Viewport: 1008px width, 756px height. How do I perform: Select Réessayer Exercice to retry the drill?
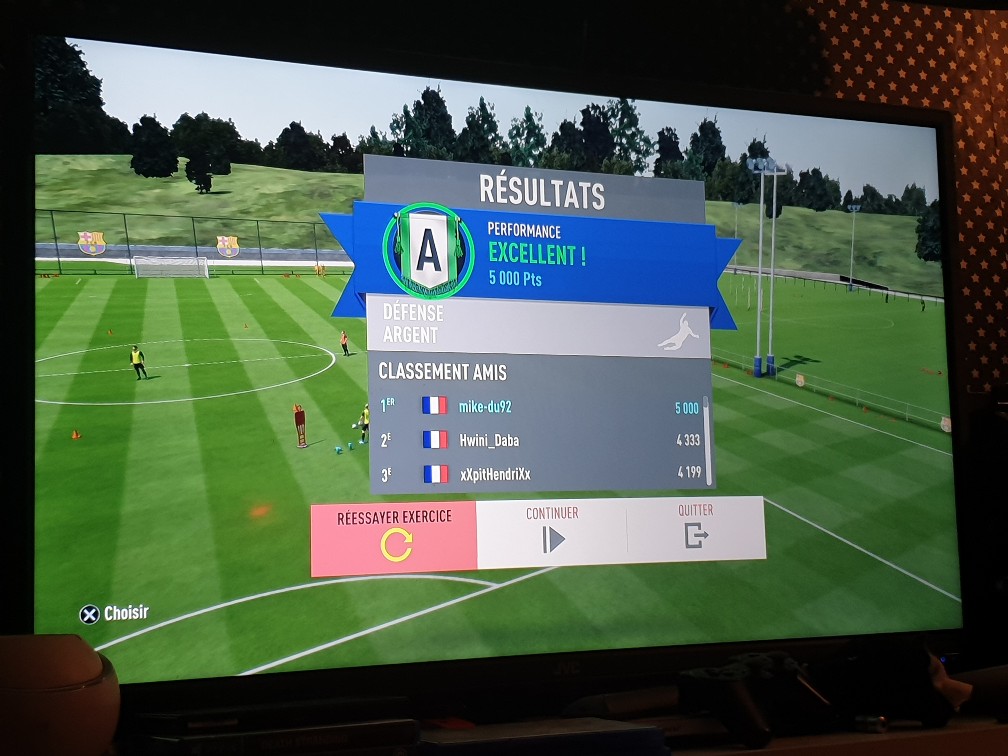[x=394, y=538]
